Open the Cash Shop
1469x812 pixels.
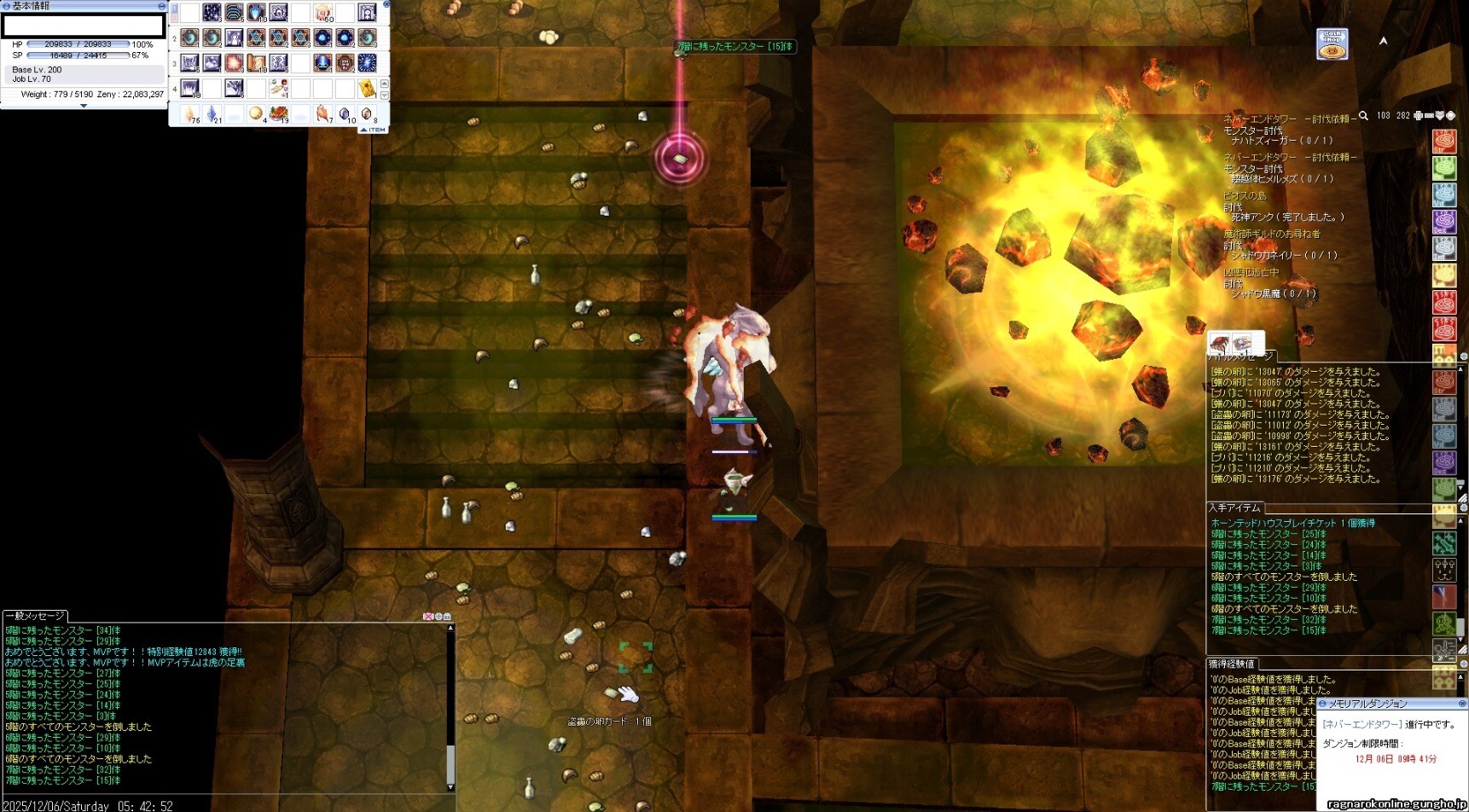click(1332, 44)
